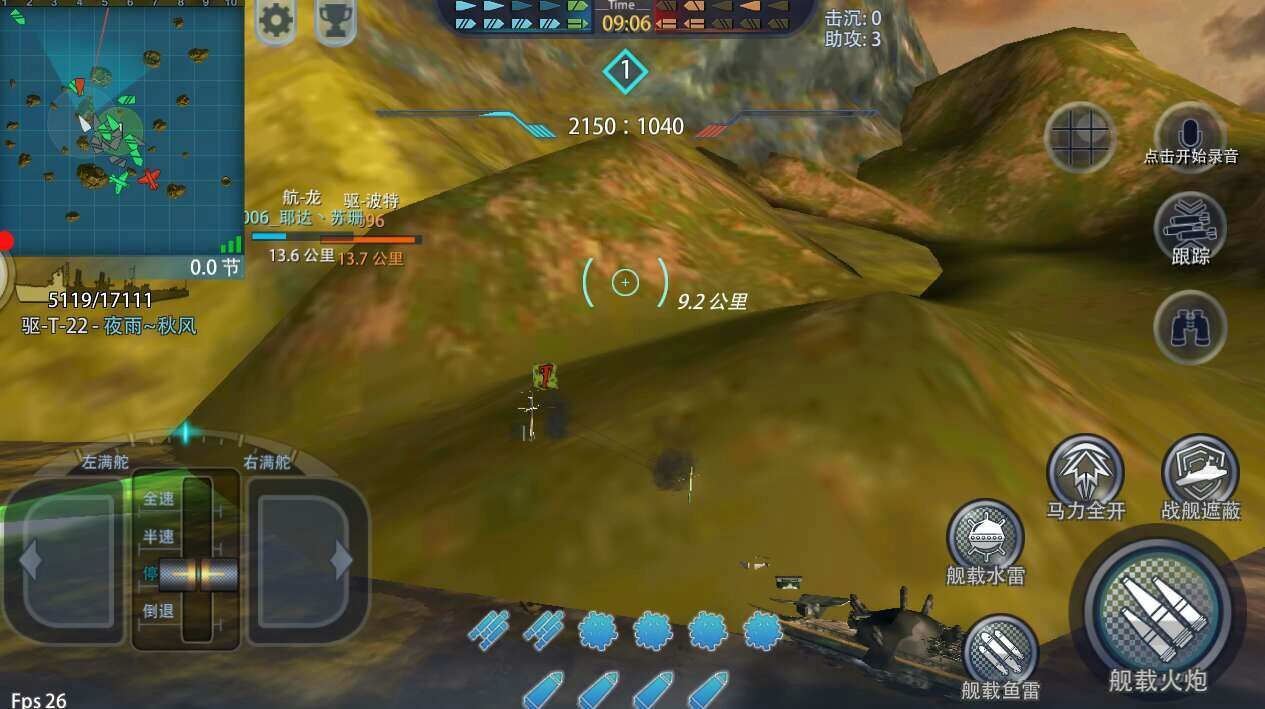Viewport: 1265px width, 709px height.
Task: Set throttle to 全速 full speed
Action: point(160,498)
